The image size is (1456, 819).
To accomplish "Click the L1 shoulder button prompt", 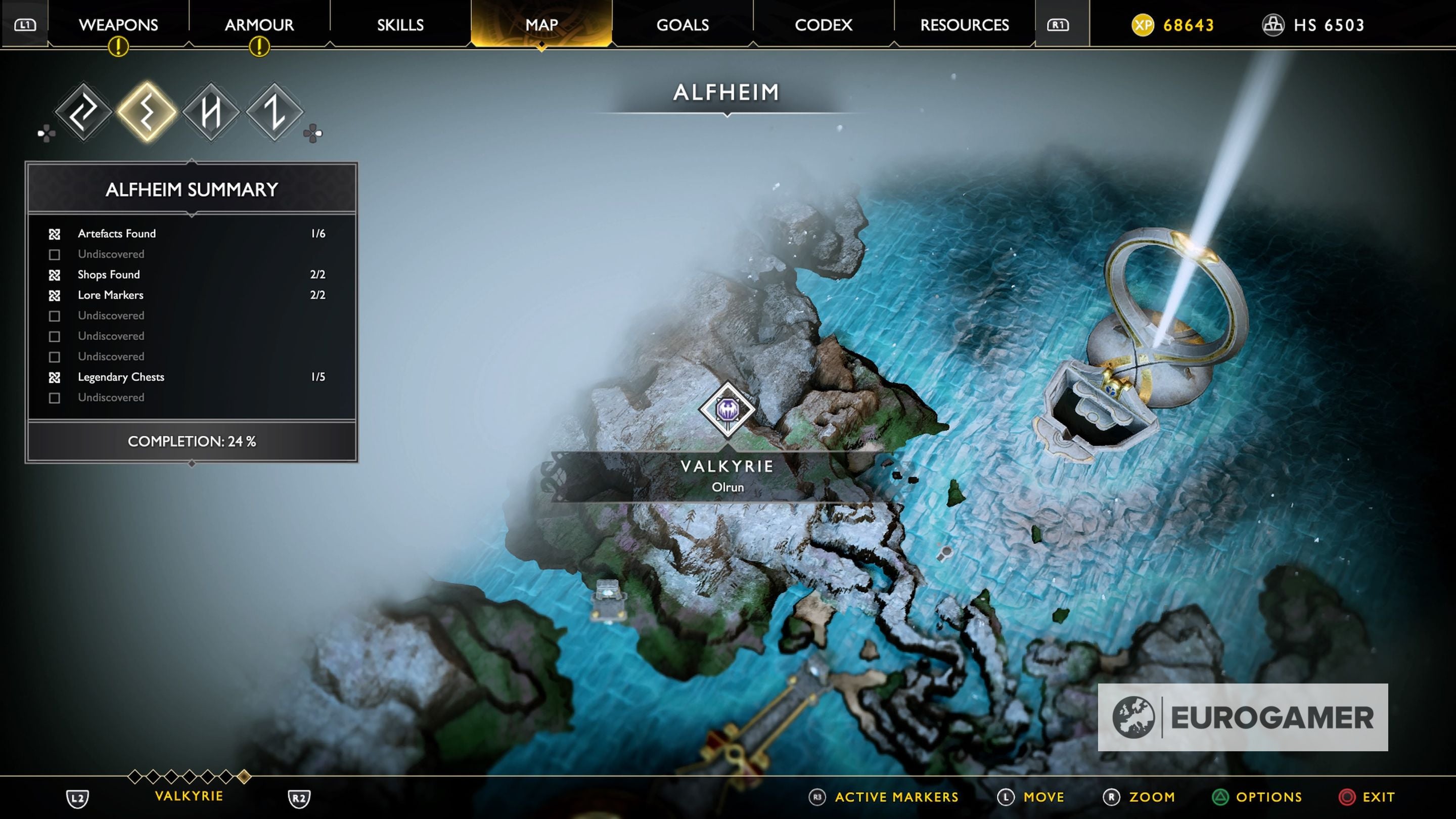I will (25, 25).
